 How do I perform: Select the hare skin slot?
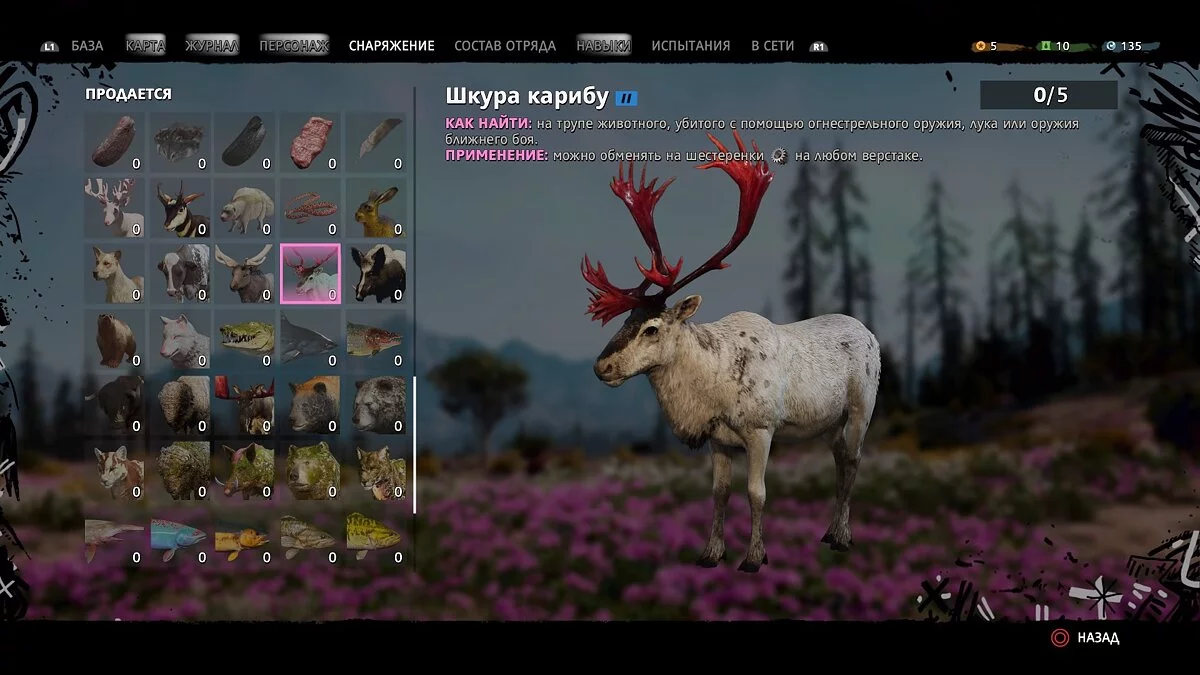tap(376, 207)
